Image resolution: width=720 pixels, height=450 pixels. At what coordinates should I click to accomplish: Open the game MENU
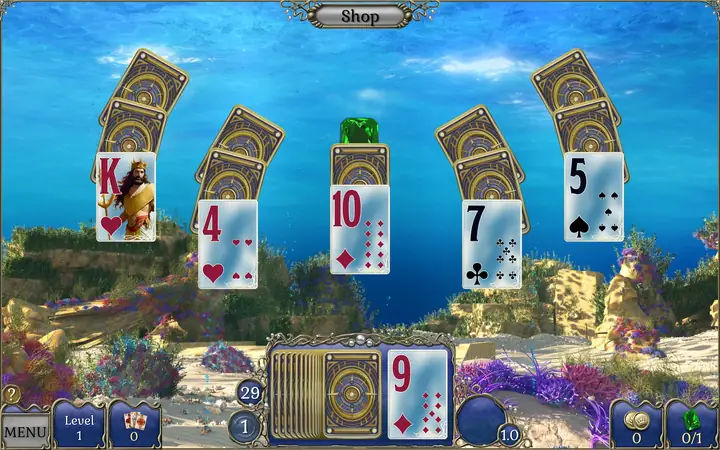click(x=25, y=431)
